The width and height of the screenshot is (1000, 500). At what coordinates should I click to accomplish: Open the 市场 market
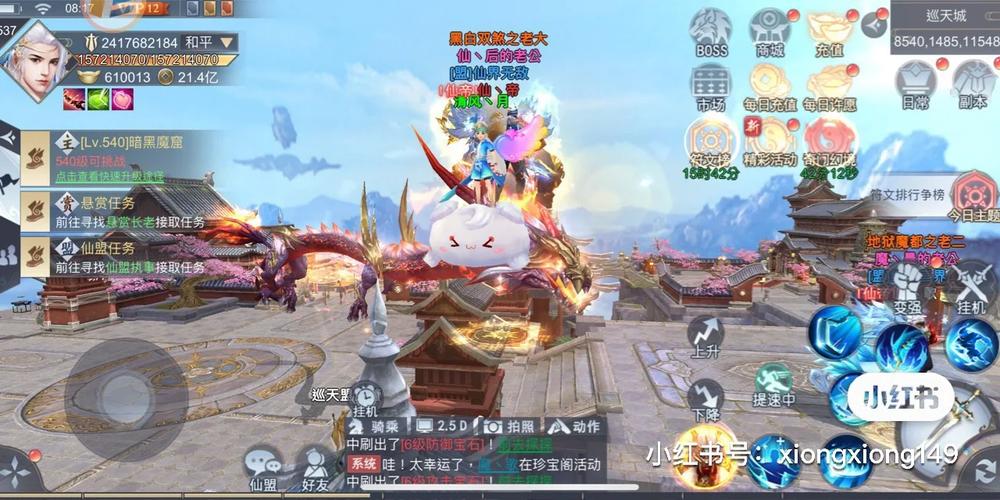coord(710,84)
